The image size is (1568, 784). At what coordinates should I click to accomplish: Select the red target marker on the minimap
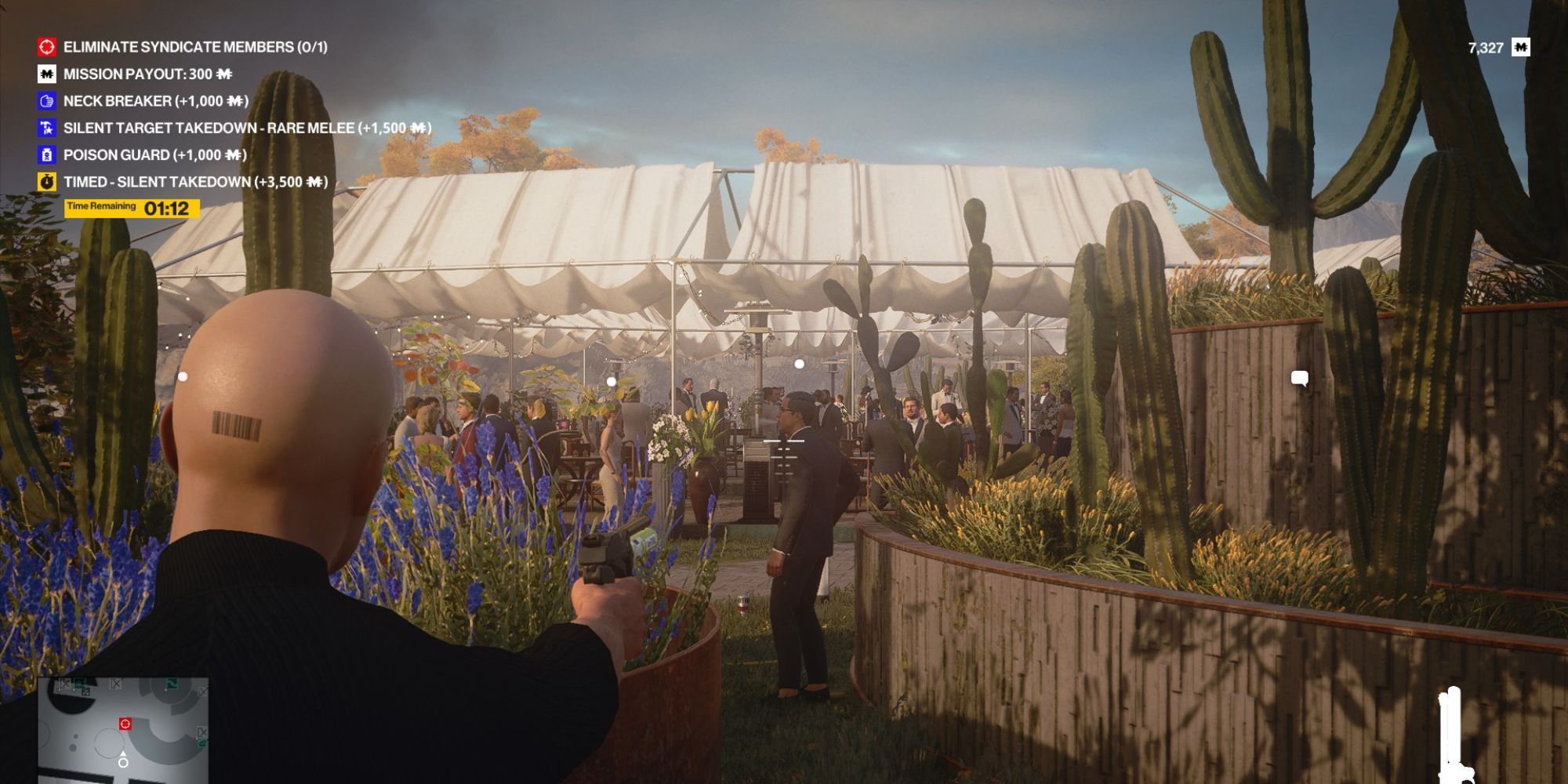point(125,724)
